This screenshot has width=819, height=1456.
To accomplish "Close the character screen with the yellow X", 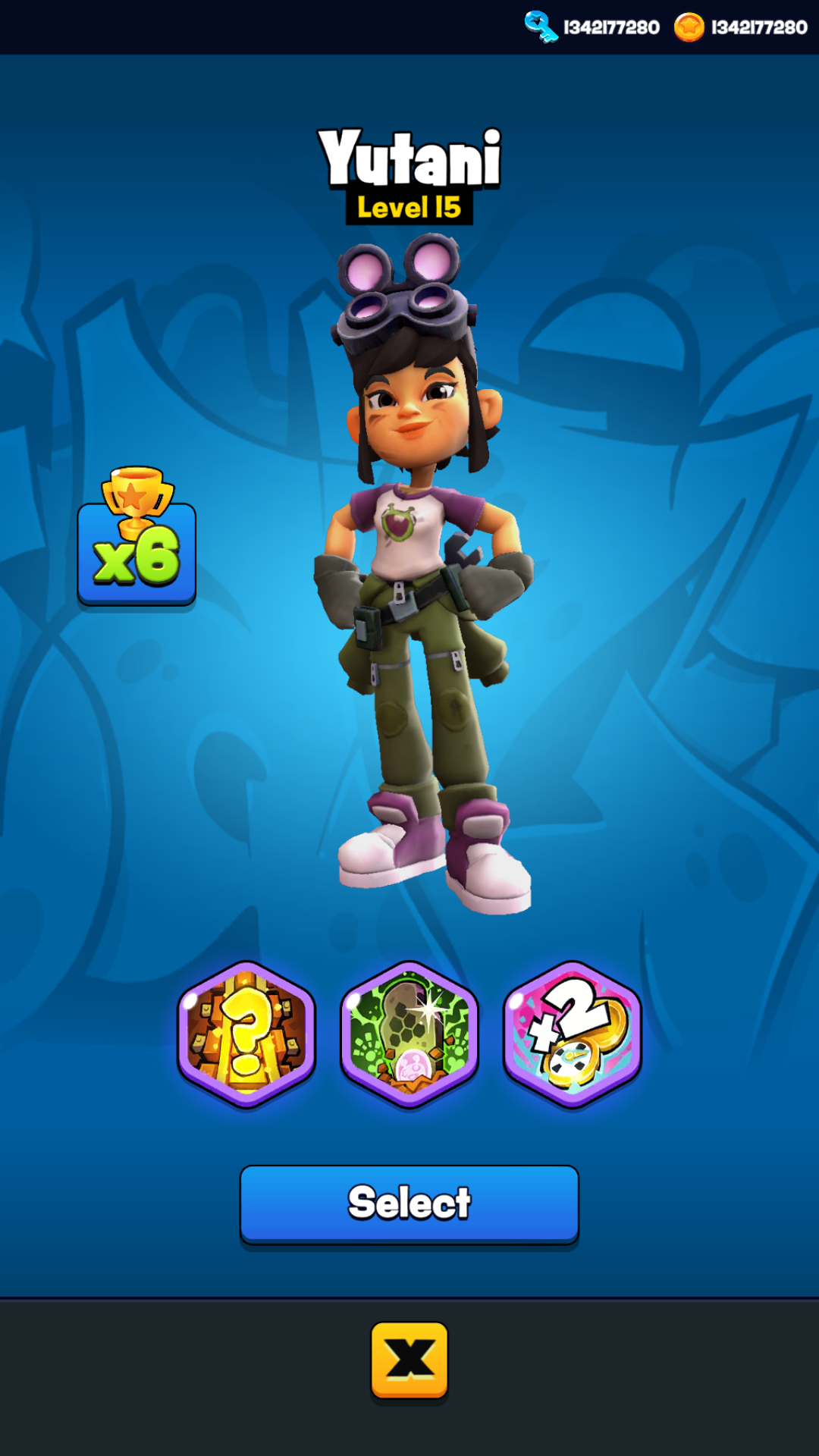I will point(409,1359).
